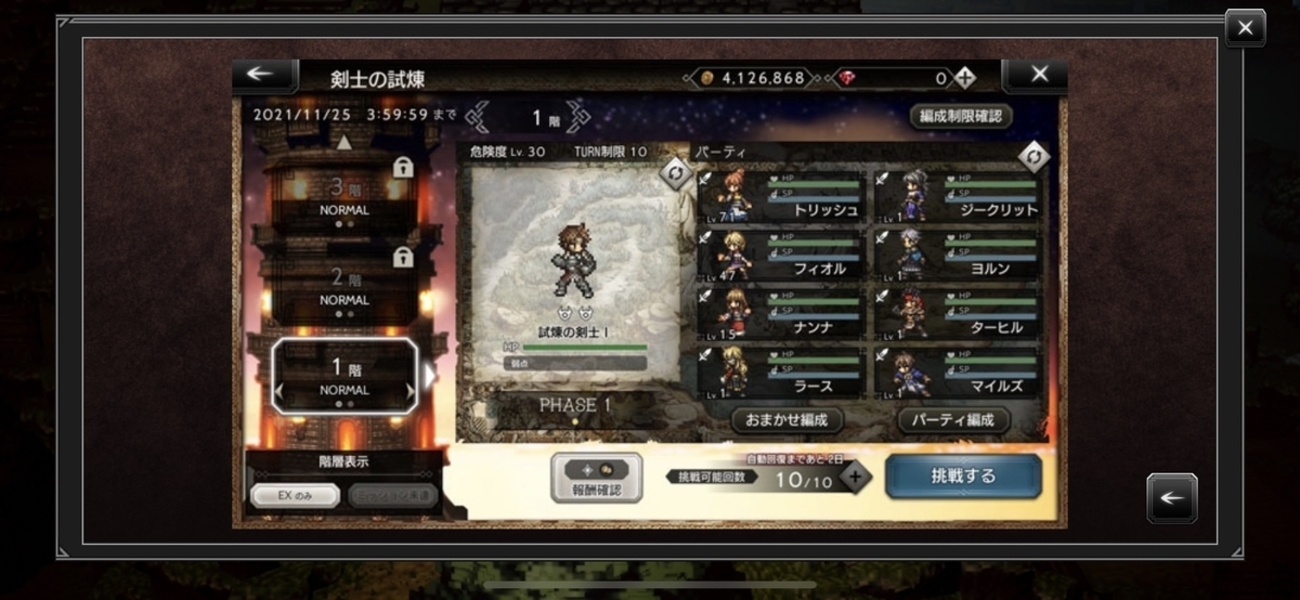Select party member マイルズ
Image resolution: width=1300 pixels, height=600 pixels.
(957, 374)
